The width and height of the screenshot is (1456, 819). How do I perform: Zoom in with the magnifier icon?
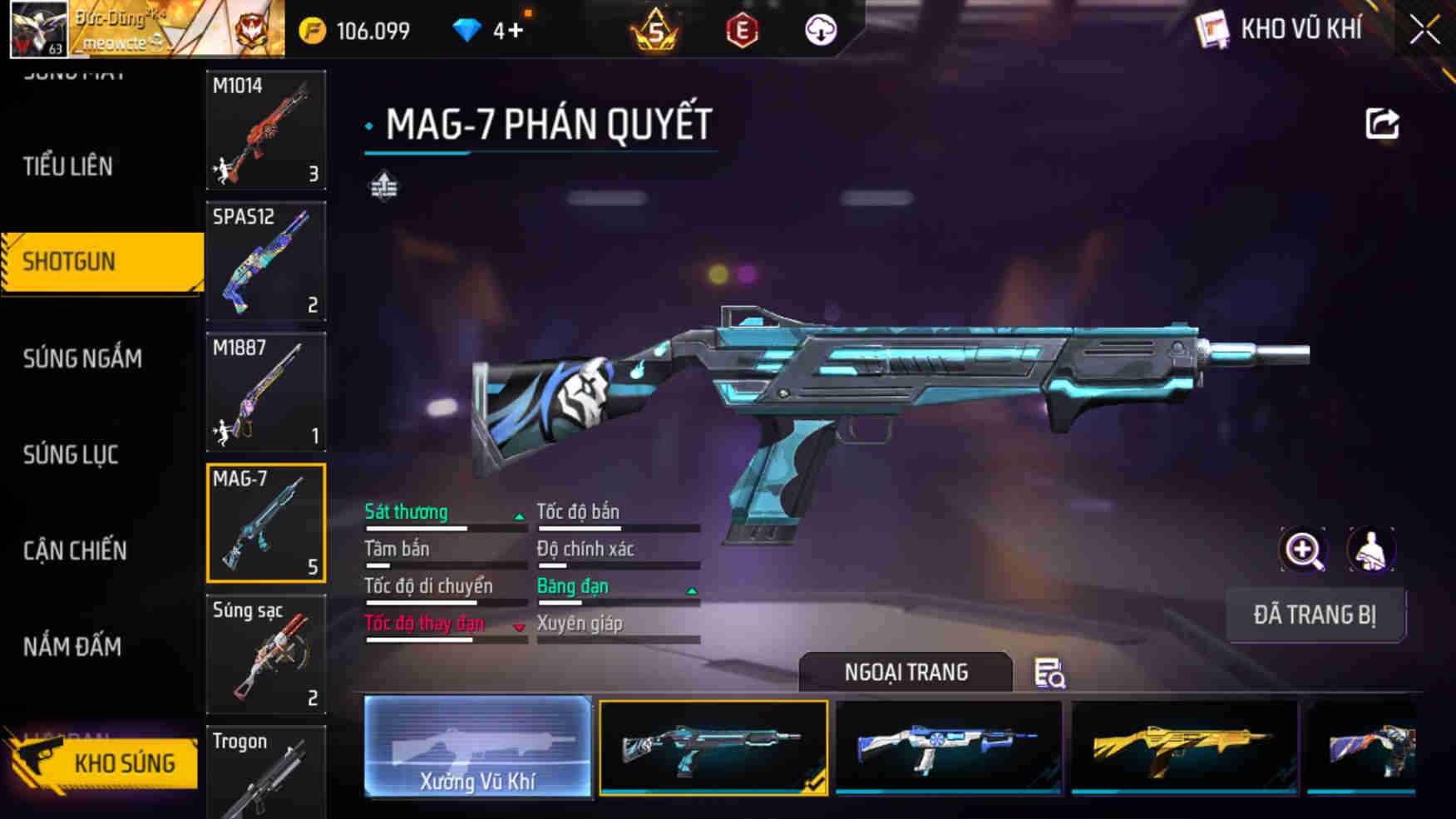[x=1303, y=550]
